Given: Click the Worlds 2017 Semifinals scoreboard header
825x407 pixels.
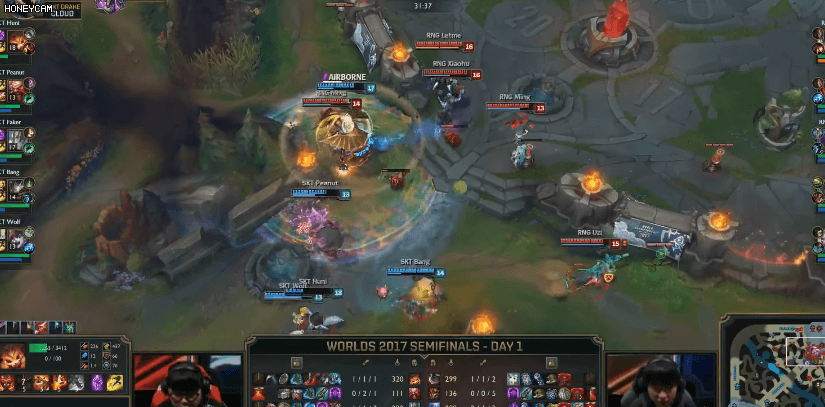Looking at the screenshot, I should [424, 346].
